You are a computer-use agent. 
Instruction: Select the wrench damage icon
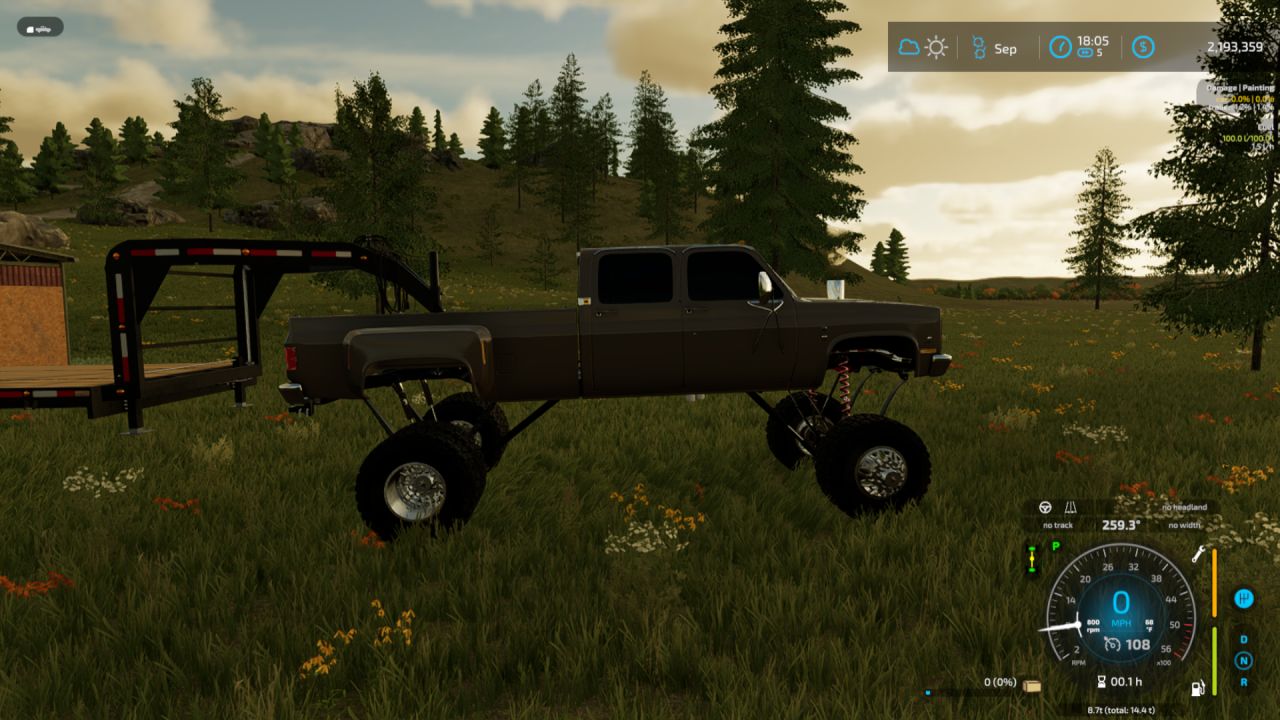coord(1196,553)
